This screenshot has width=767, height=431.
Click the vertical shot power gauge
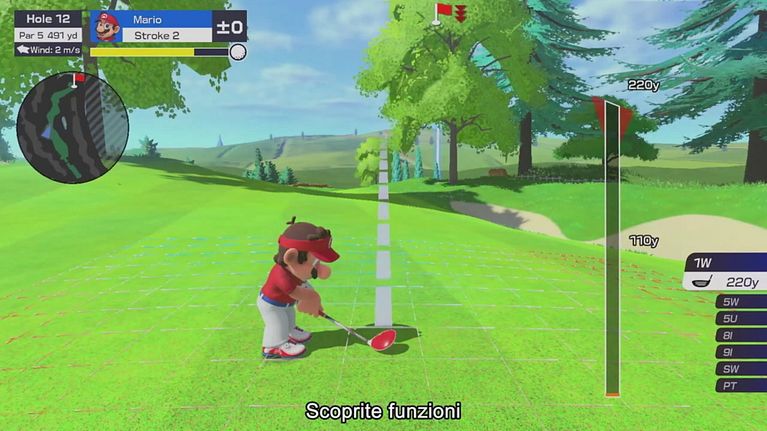click(x=611, y=250)
